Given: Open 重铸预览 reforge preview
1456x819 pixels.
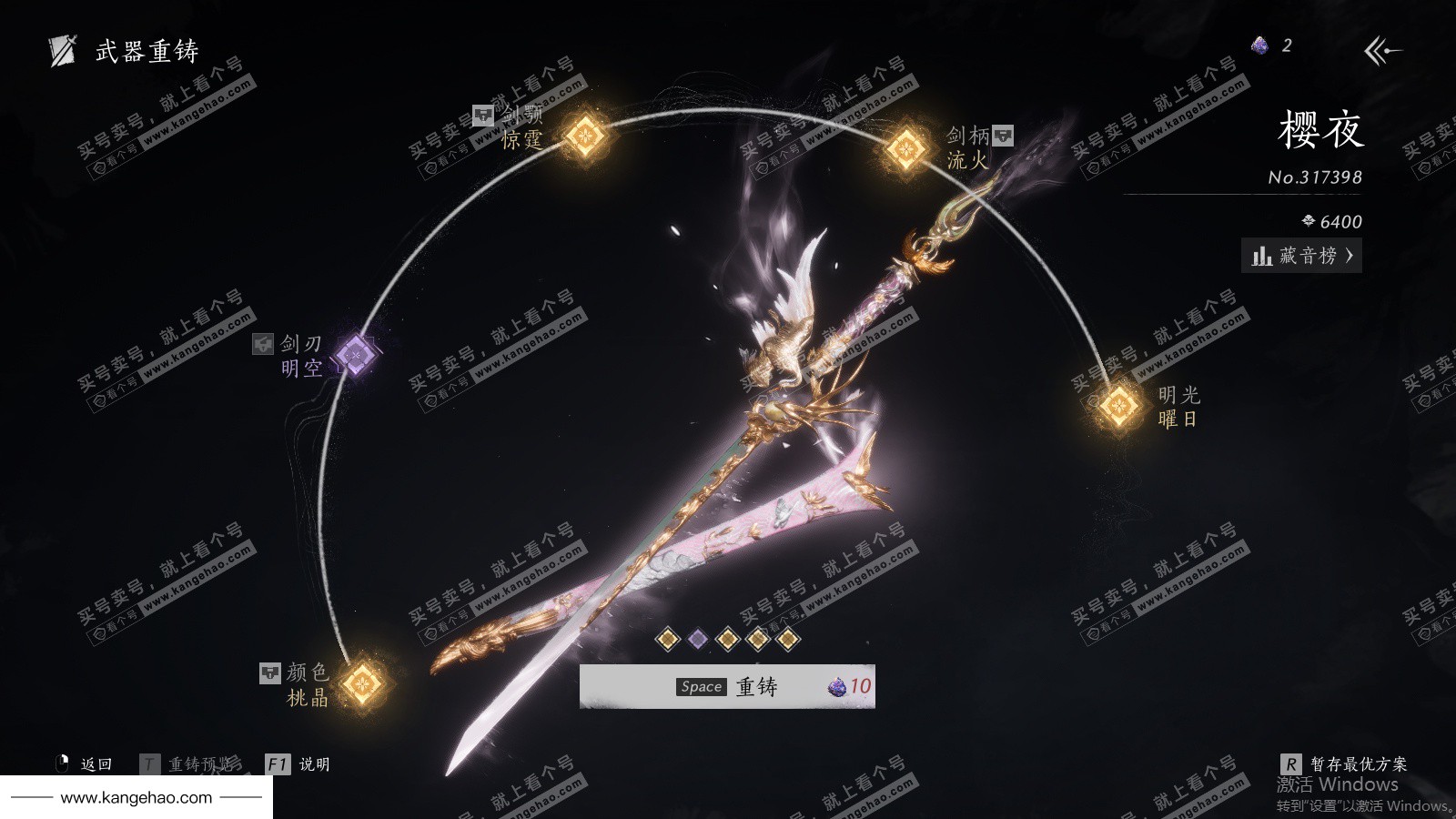Looking at the screenshot, I should pos(190,764).
